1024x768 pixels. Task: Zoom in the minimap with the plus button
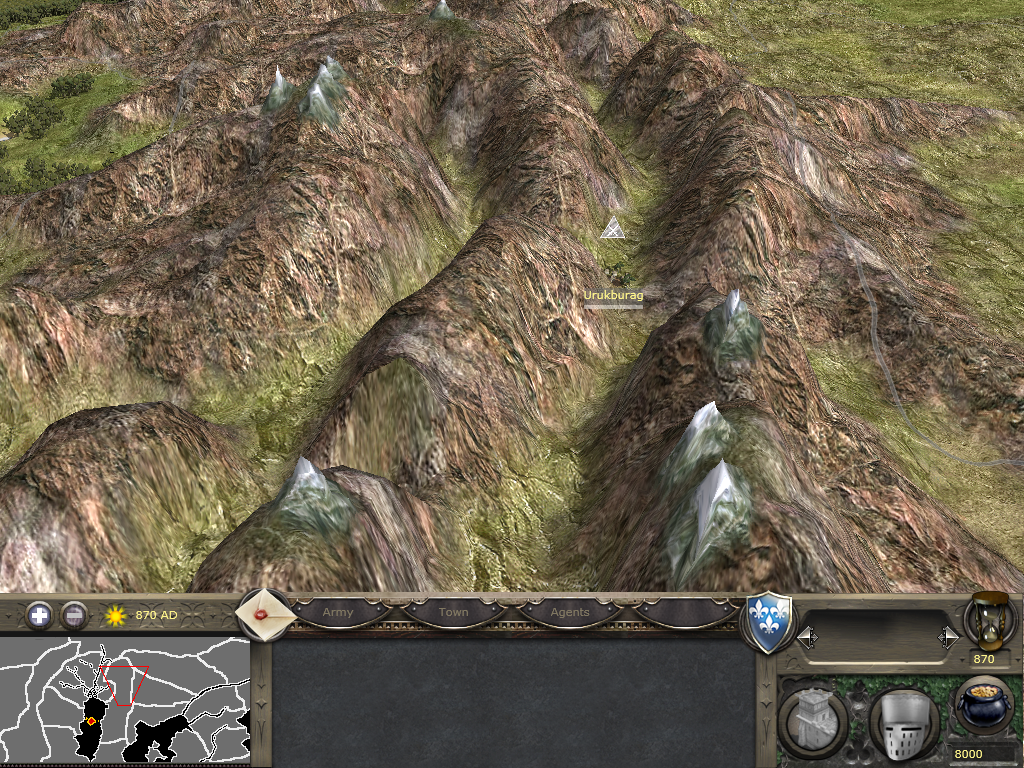coord(39,615)
